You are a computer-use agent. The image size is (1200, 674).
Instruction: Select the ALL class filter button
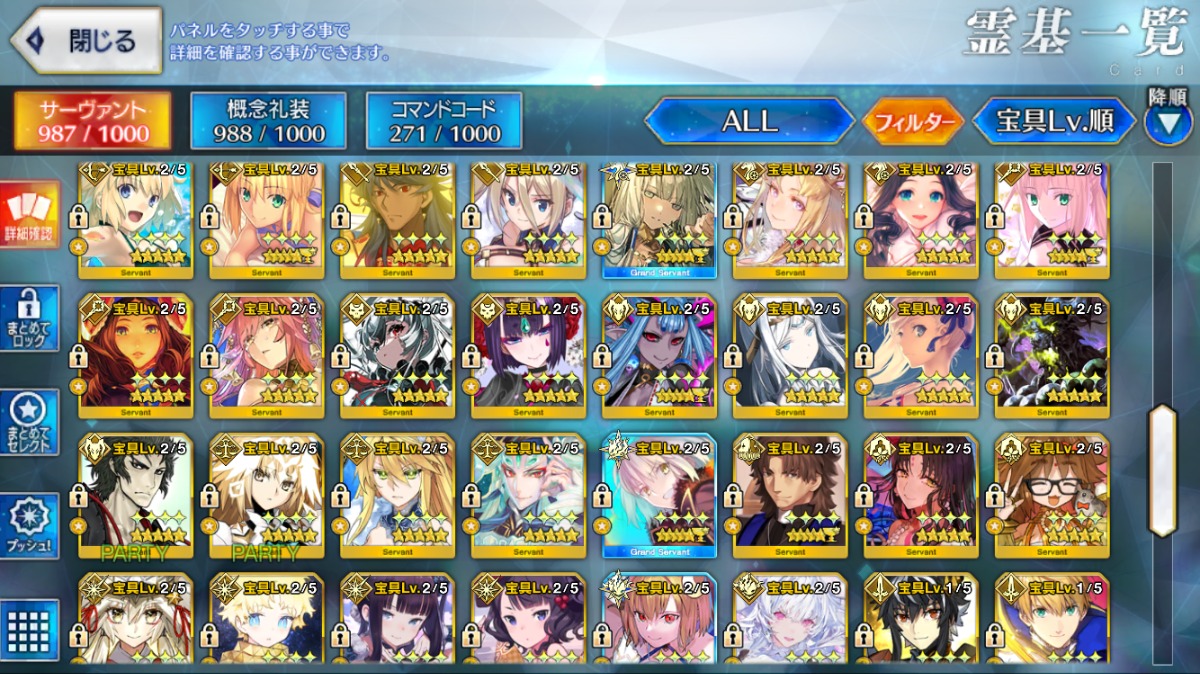(749, 122)
